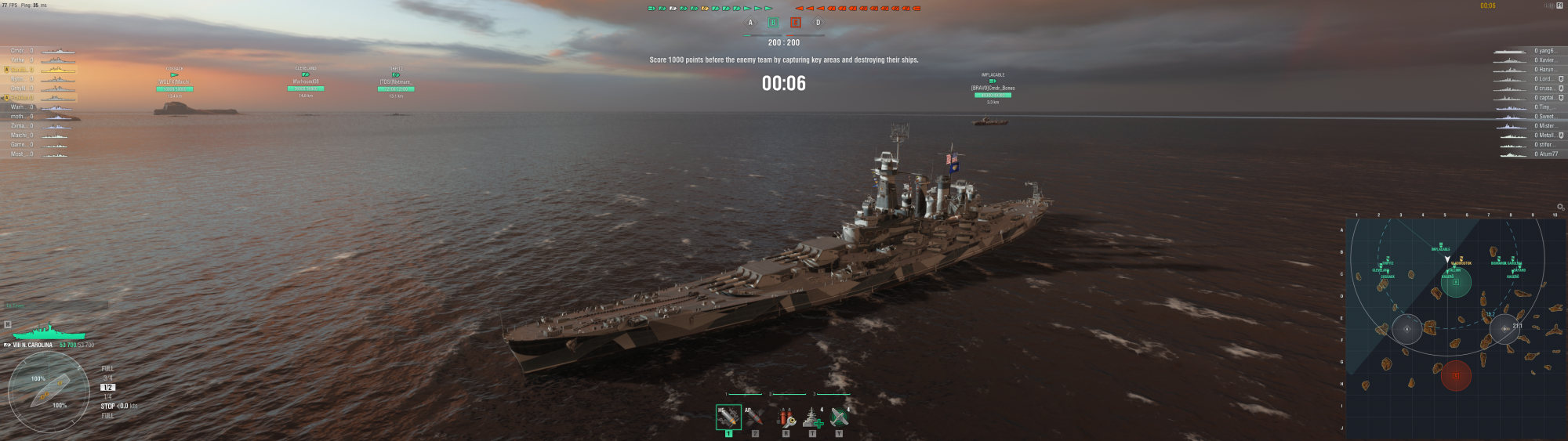Click the red capture area C on minimap
The image size is (1568, 441).
(x=1456, y=375)
